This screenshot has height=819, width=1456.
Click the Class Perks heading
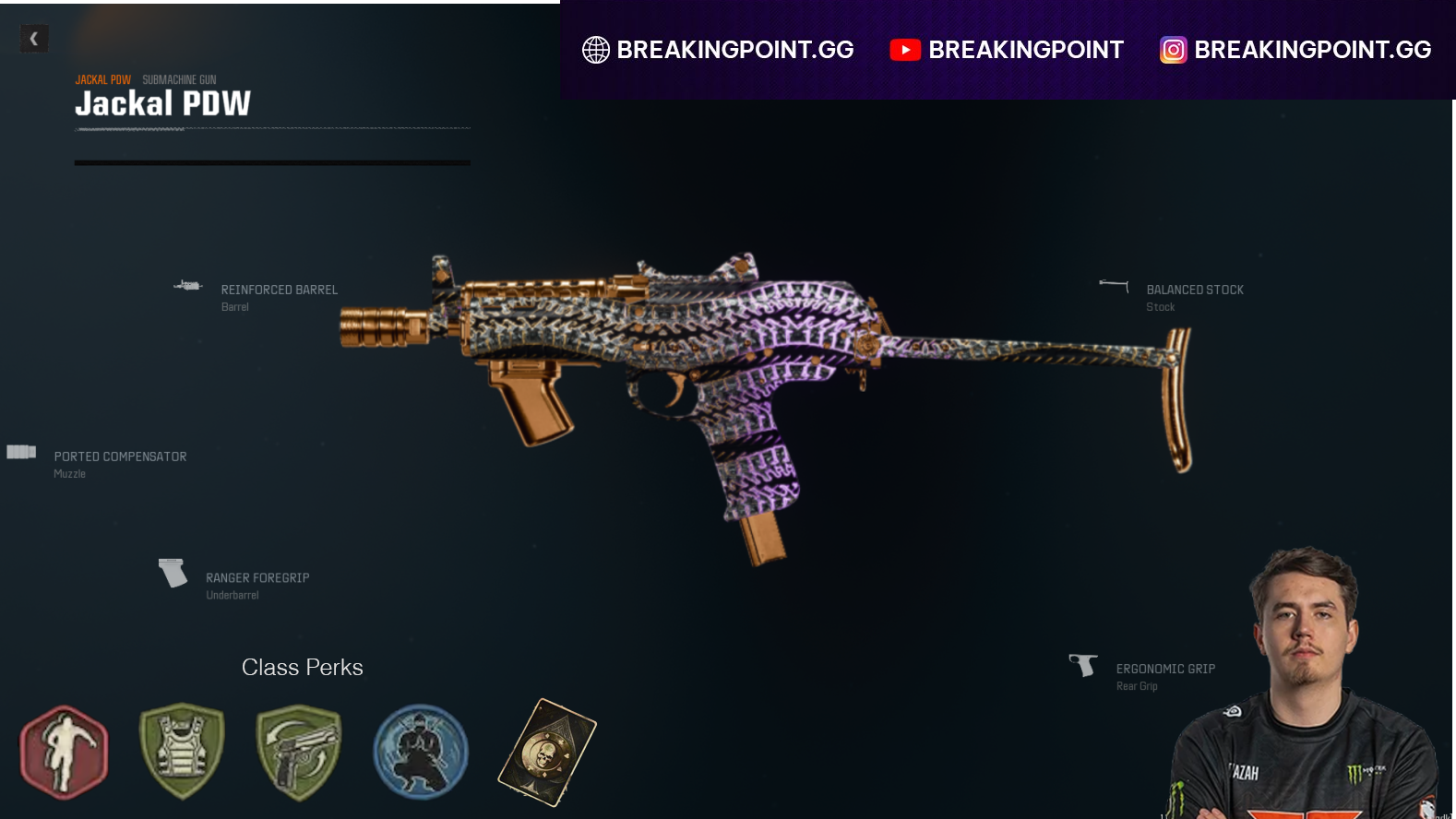click(x=302, y=667)
